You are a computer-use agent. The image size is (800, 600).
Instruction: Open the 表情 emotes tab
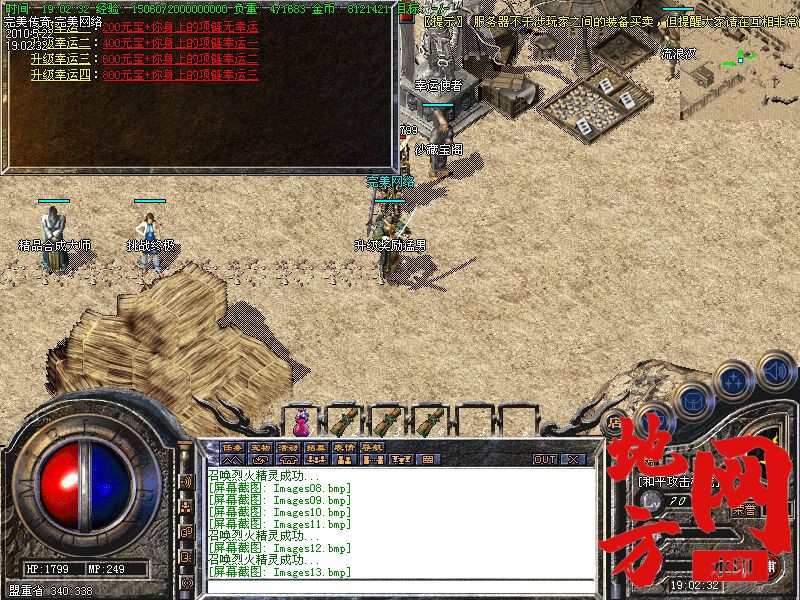(345, 446)
